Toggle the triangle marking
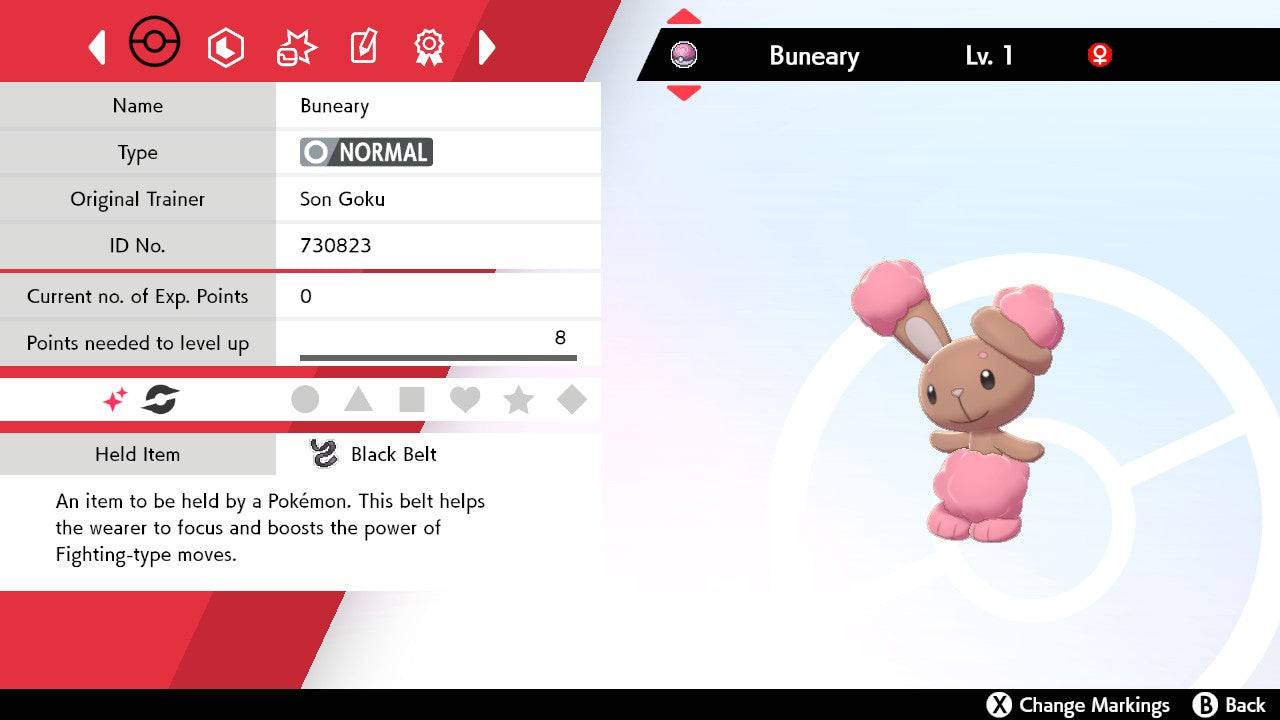This screenshot has width=1280, height=720. (x=358, y=400)
